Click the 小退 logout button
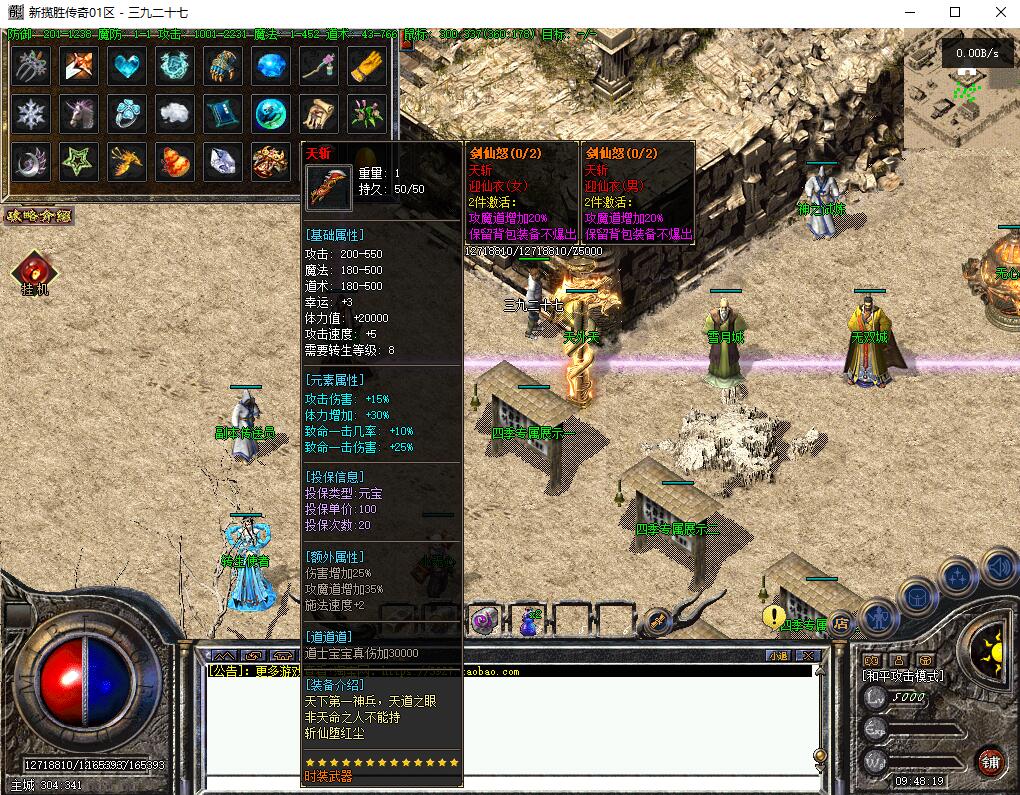The height and width of the screenshot is (795, 1020). (778, 656)
